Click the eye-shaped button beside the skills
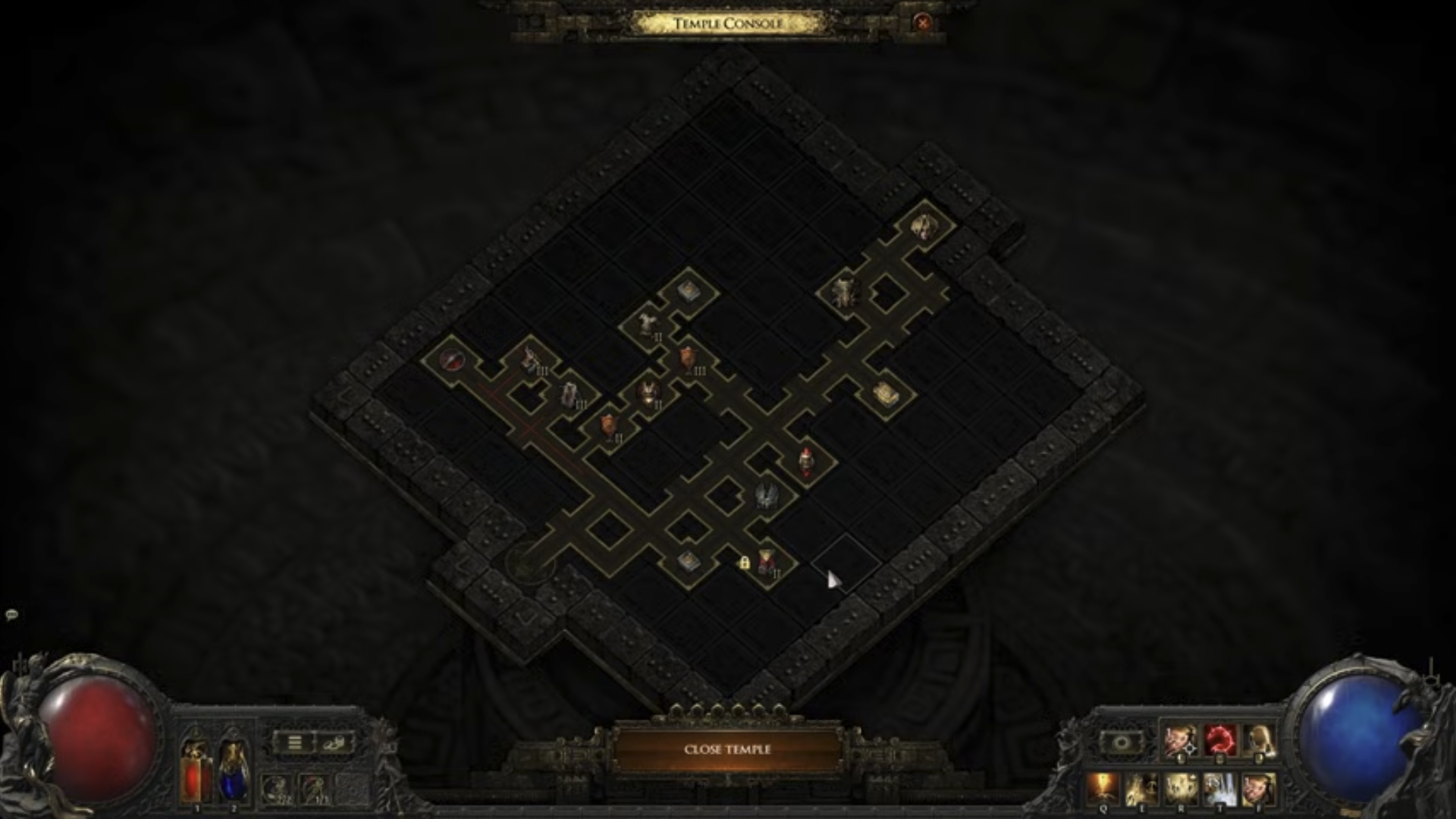The image size is (1456, 819). tap(1122, 742)
